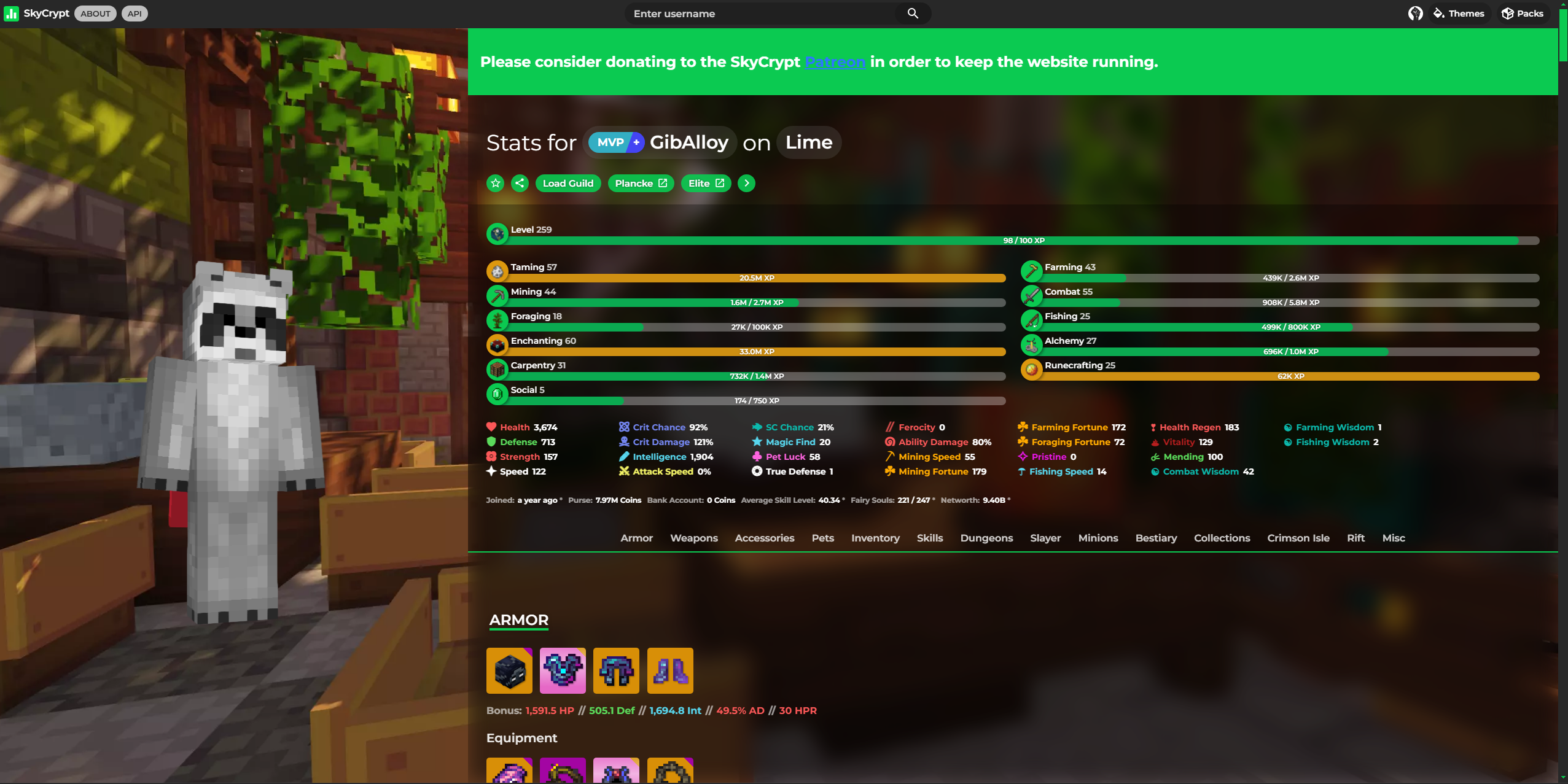The height and width of the screenshot is (784, 1568).
Task: Click the Alchemy skill icon
Action: [1032, 344]
